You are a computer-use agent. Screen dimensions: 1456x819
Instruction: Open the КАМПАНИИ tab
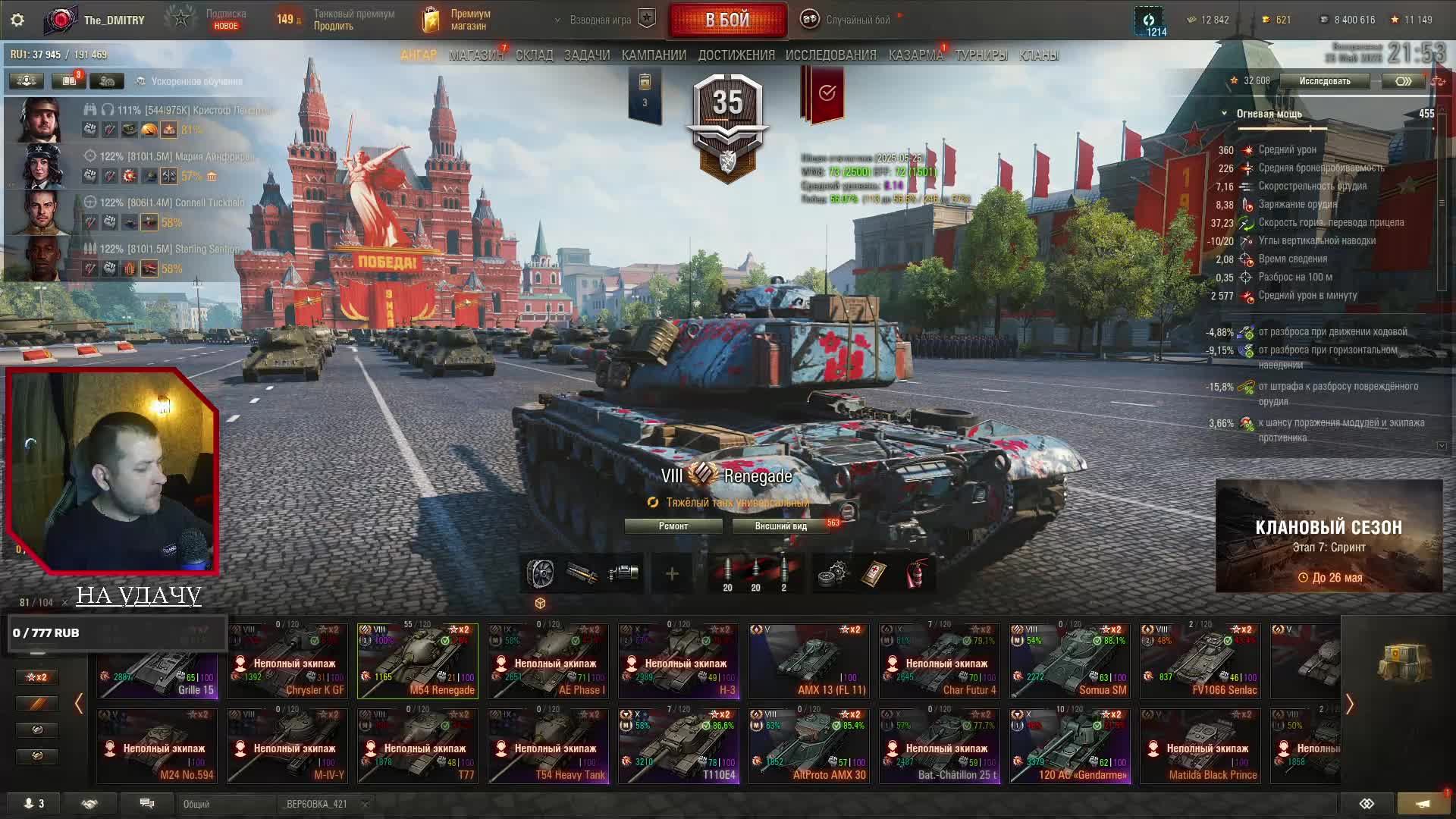[654, 55]
